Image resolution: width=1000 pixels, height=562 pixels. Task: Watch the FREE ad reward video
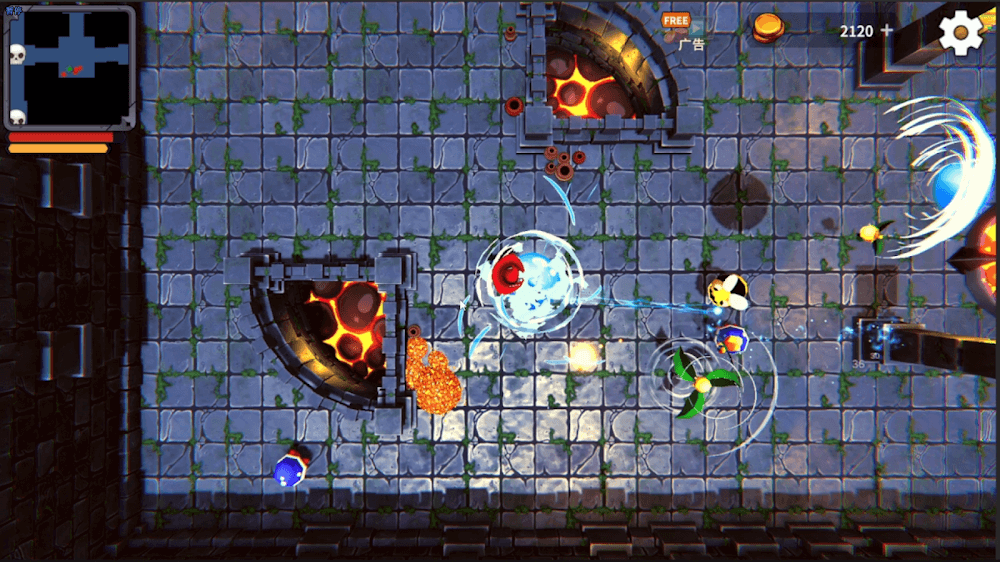pos(678,29)
